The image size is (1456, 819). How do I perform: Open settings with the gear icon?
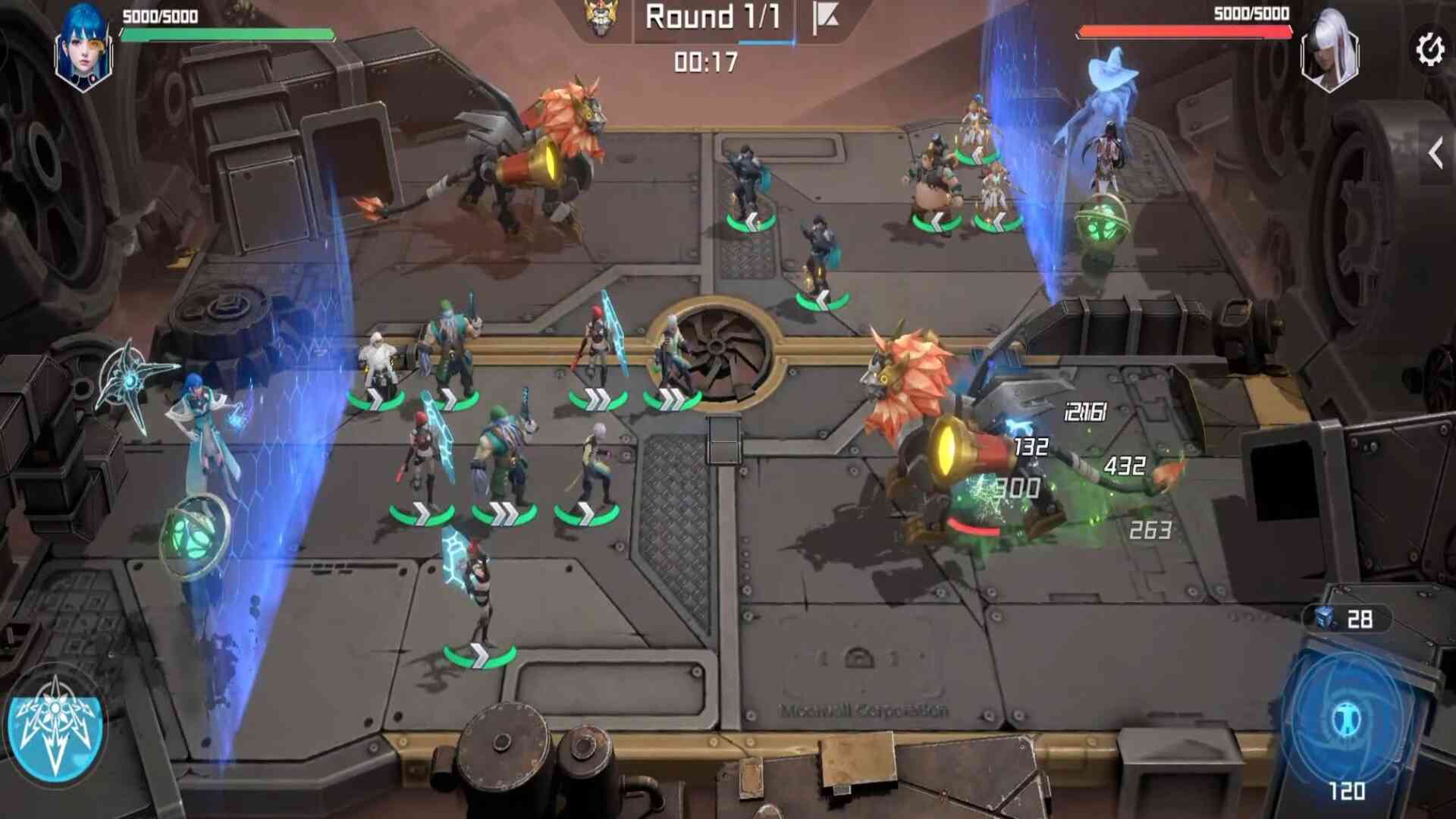pyautogui.click(x=1429, y=50)
